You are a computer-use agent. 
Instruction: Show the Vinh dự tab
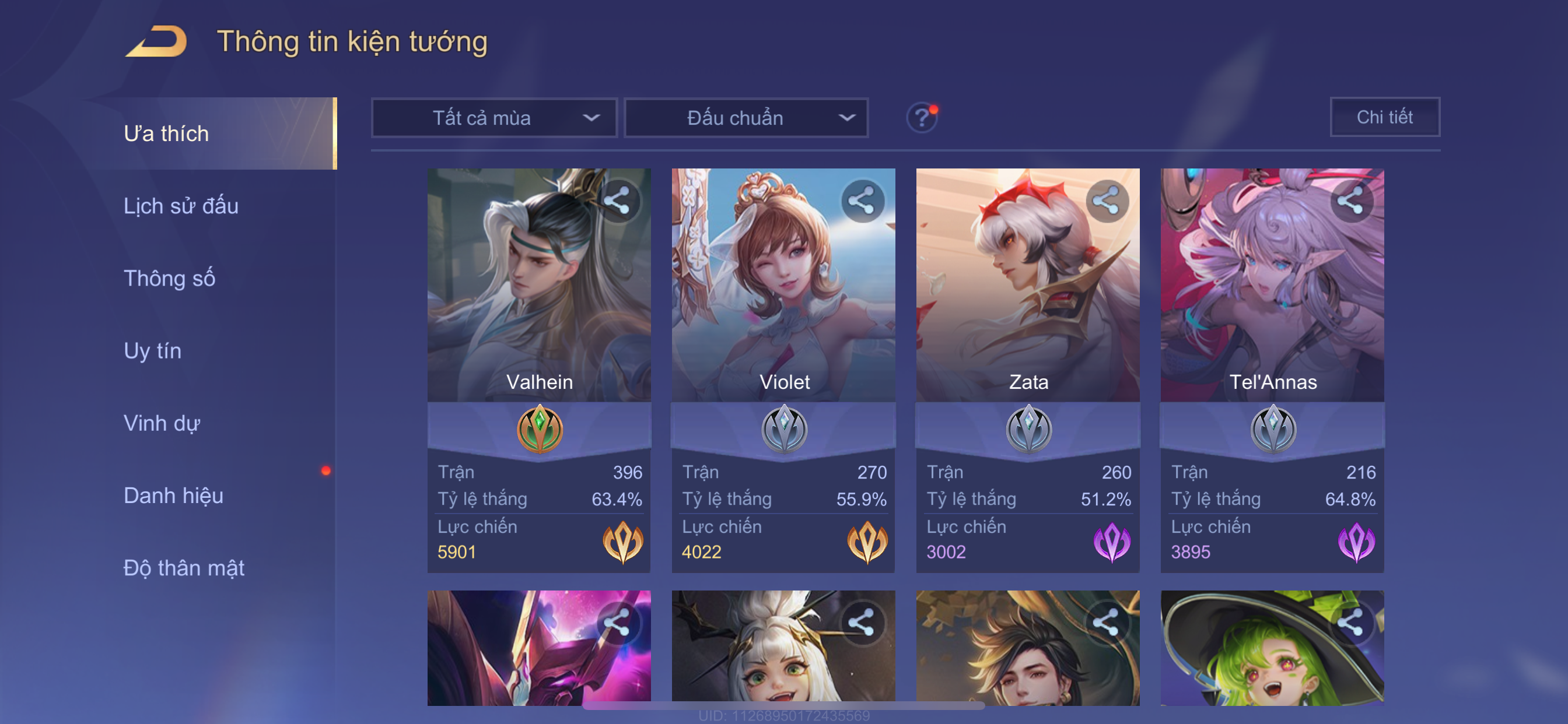[162, 423]
